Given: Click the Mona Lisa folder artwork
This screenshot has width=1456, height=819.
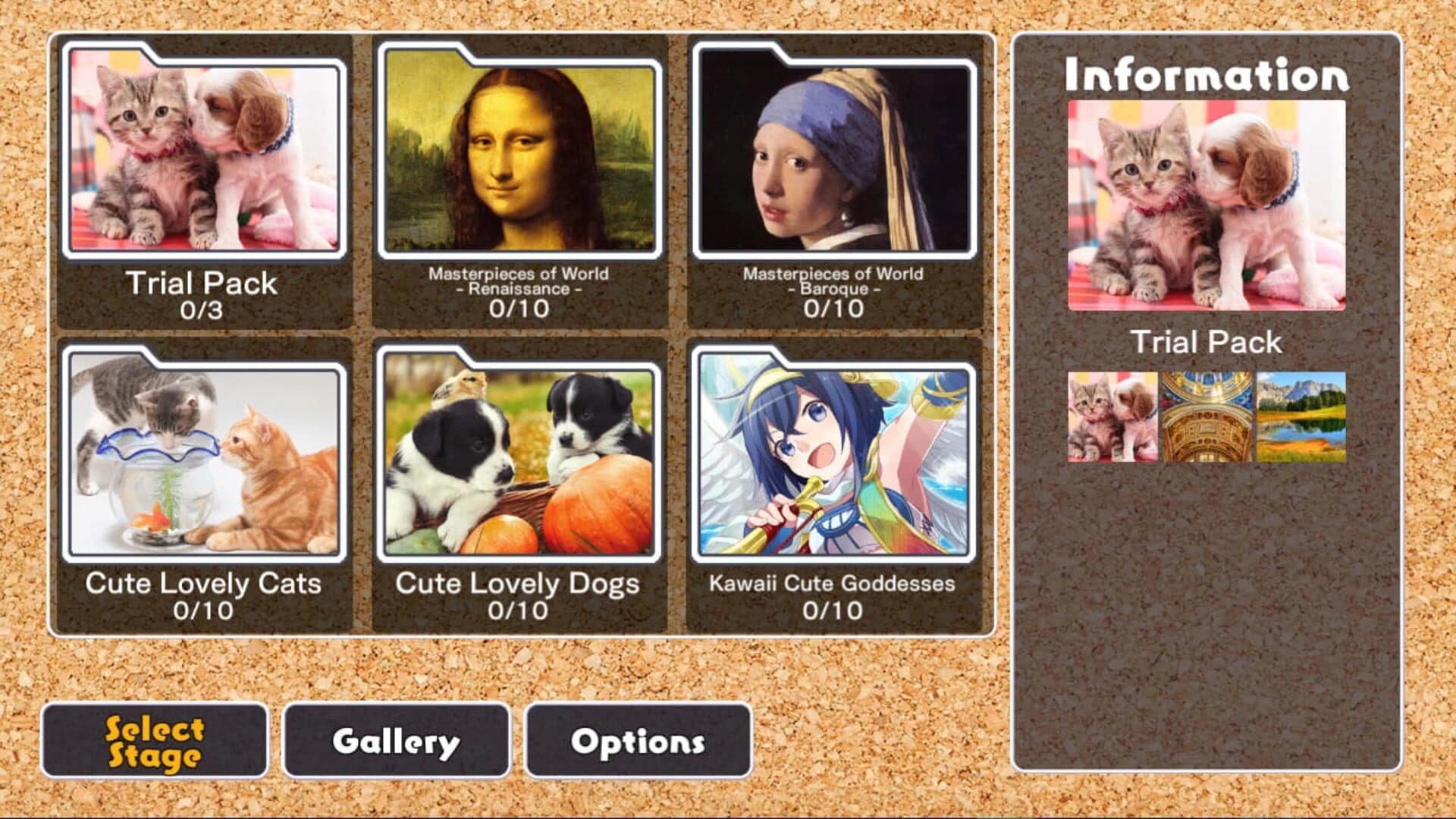Looking at the screenshot, I should pos(519,152).
